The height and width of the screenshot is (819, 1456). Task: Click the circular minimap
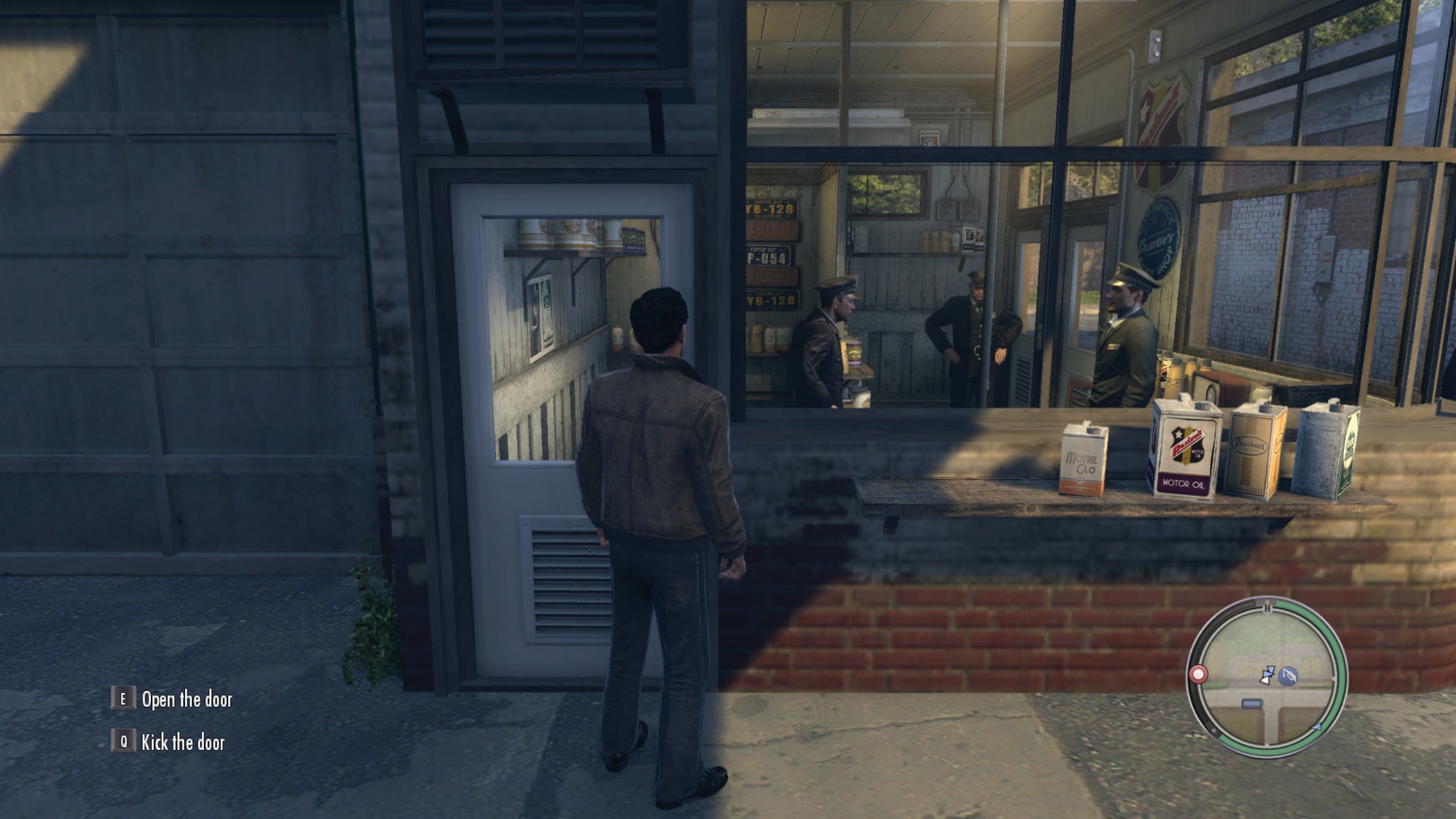coord(1266,677)
